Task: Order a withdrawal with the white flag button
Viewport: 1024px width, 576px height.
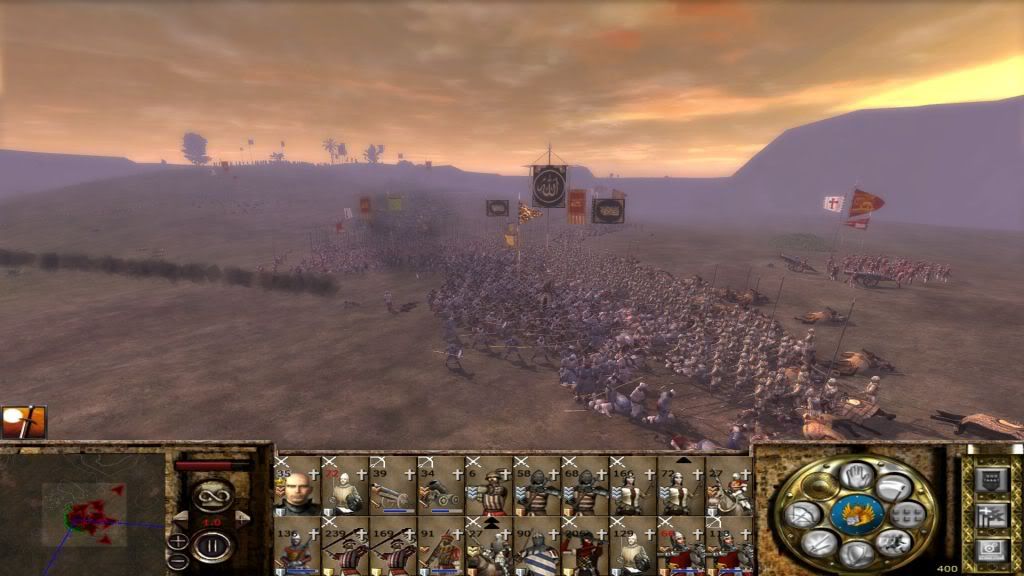Action: tap(893, 487)
